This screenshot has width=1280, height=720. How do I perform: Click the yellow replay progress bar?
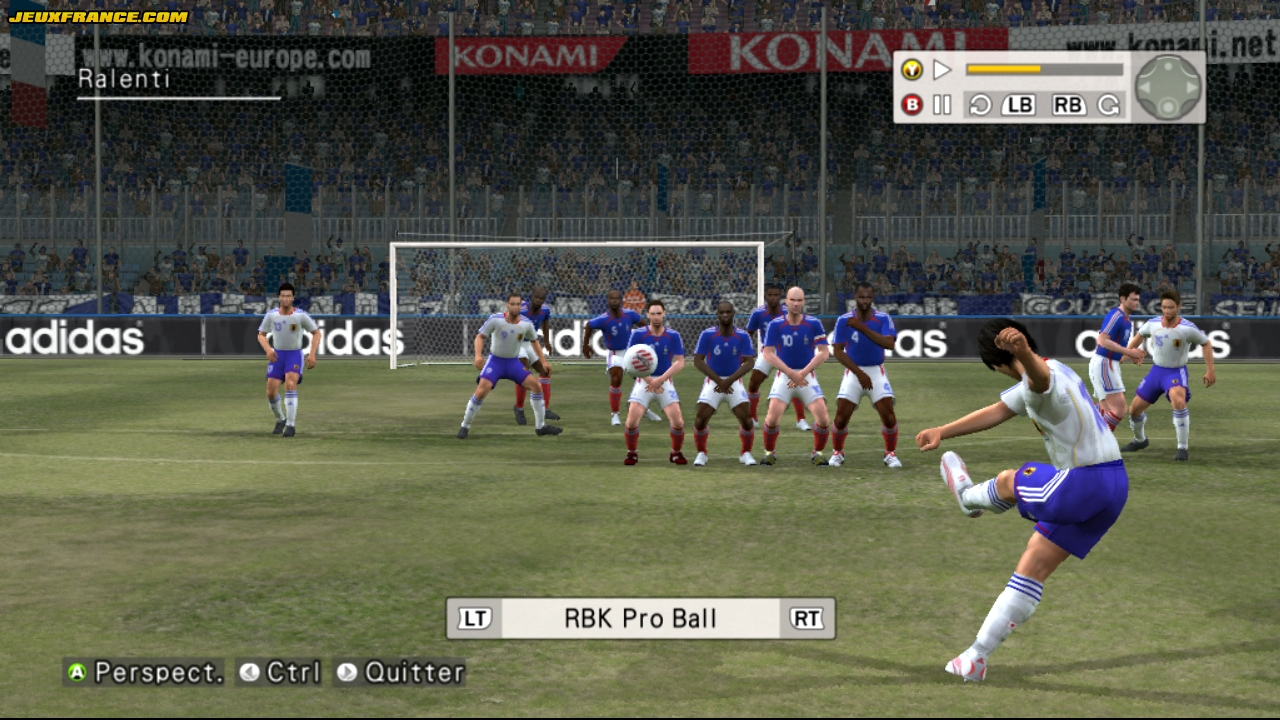[1044, 70]
